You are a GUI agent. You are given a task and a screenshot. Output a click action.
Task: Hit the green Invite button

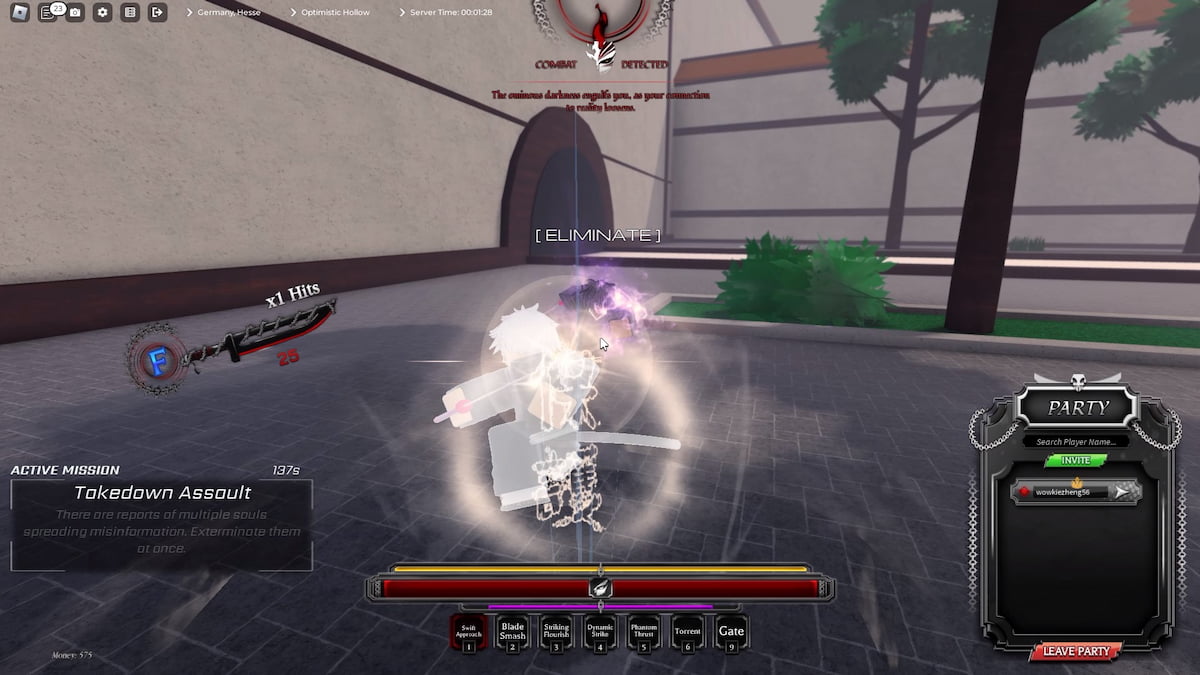[1076, 460]
